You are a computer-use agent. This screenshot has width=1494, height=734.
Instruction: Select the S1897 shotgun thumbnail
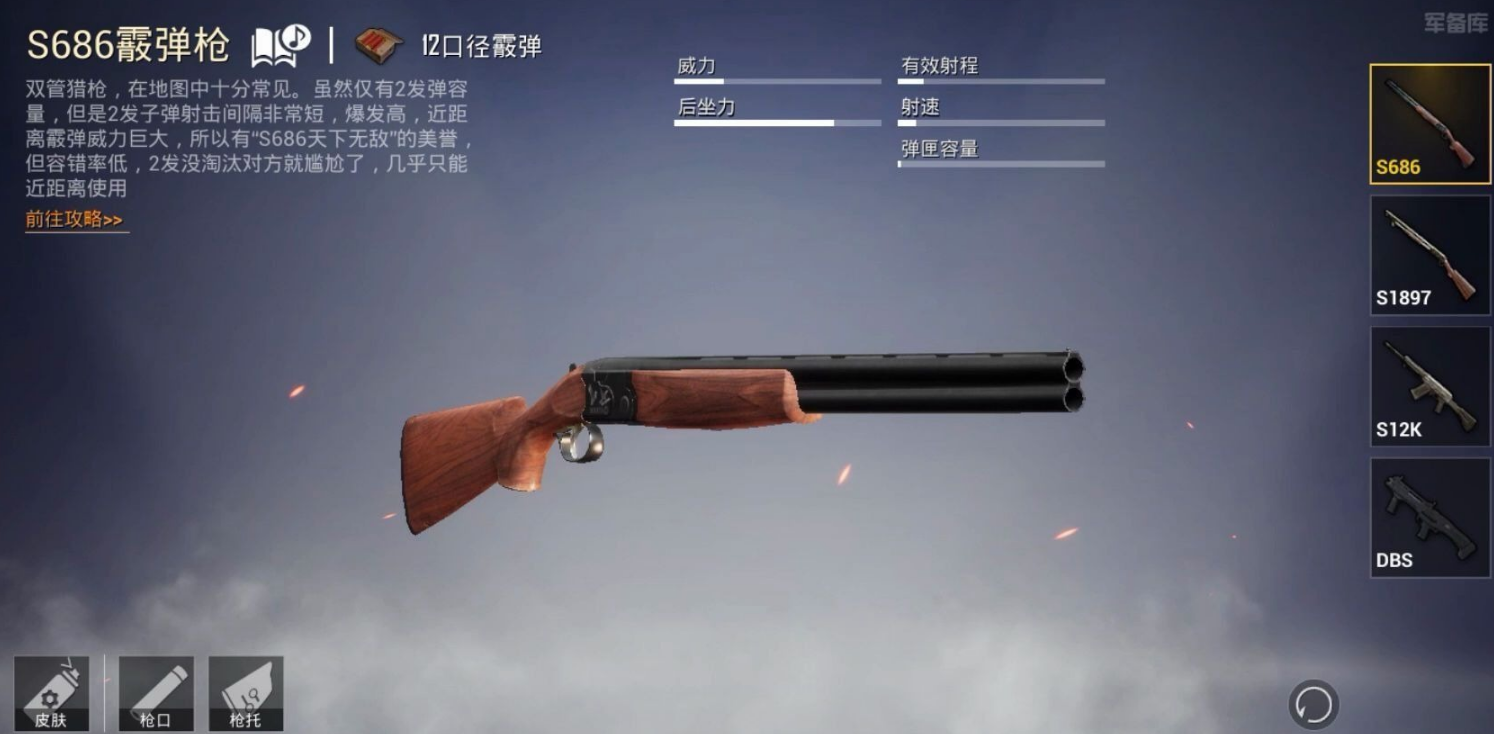click(1429, 255)
